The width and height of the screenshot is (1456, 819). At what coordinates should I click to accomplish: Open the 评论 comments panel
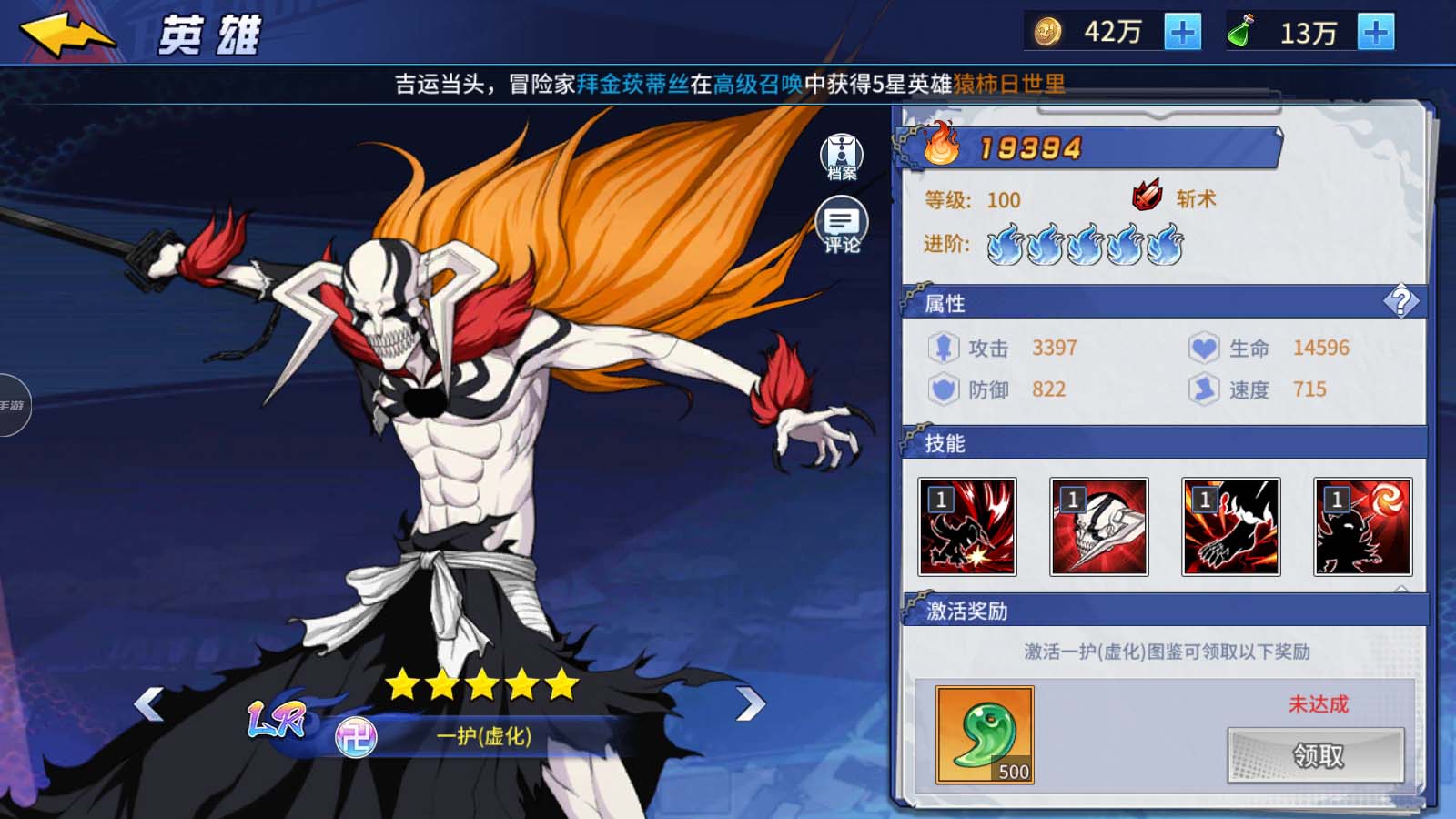[842, 225]
